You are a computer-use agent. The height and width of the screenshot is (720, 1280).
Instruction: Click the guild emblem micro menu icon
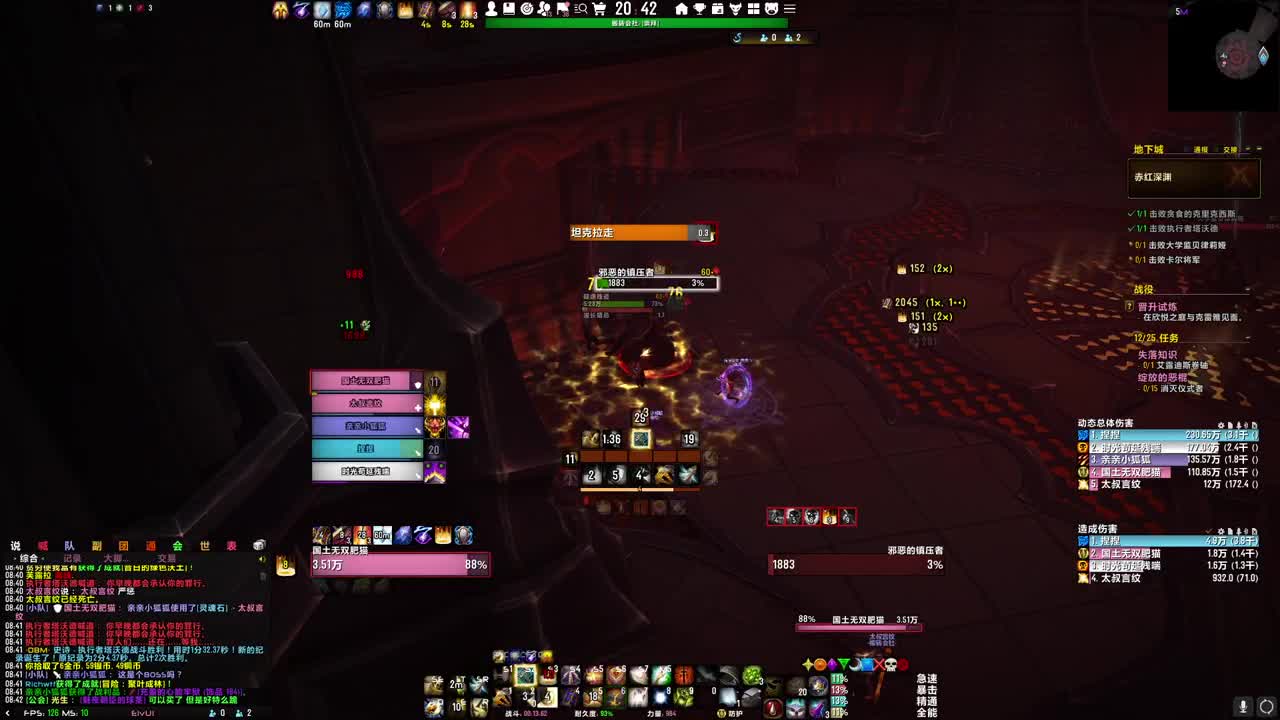561,10
